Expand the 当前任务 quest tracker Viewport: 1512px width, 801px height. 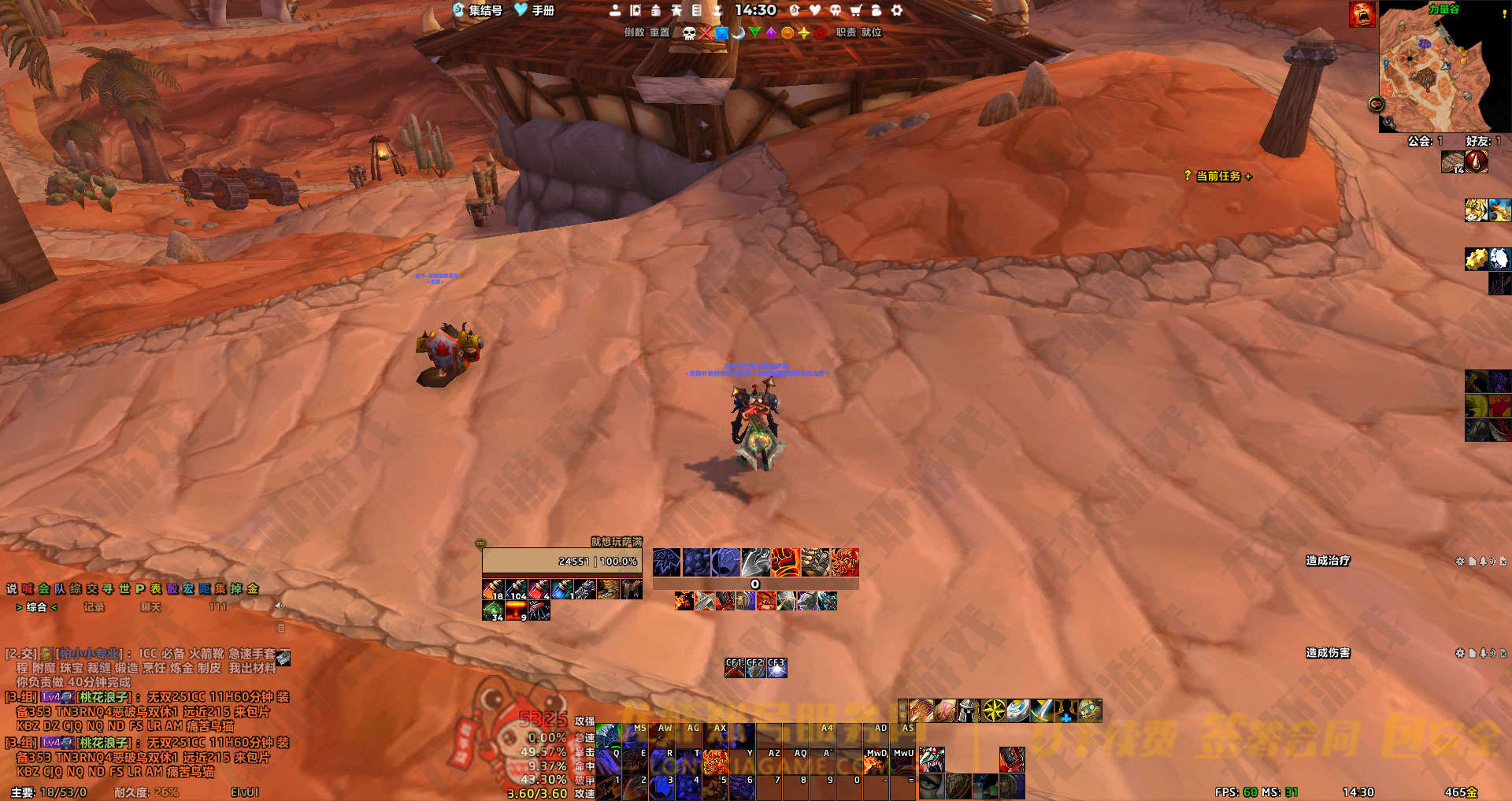coord(1218,176)
